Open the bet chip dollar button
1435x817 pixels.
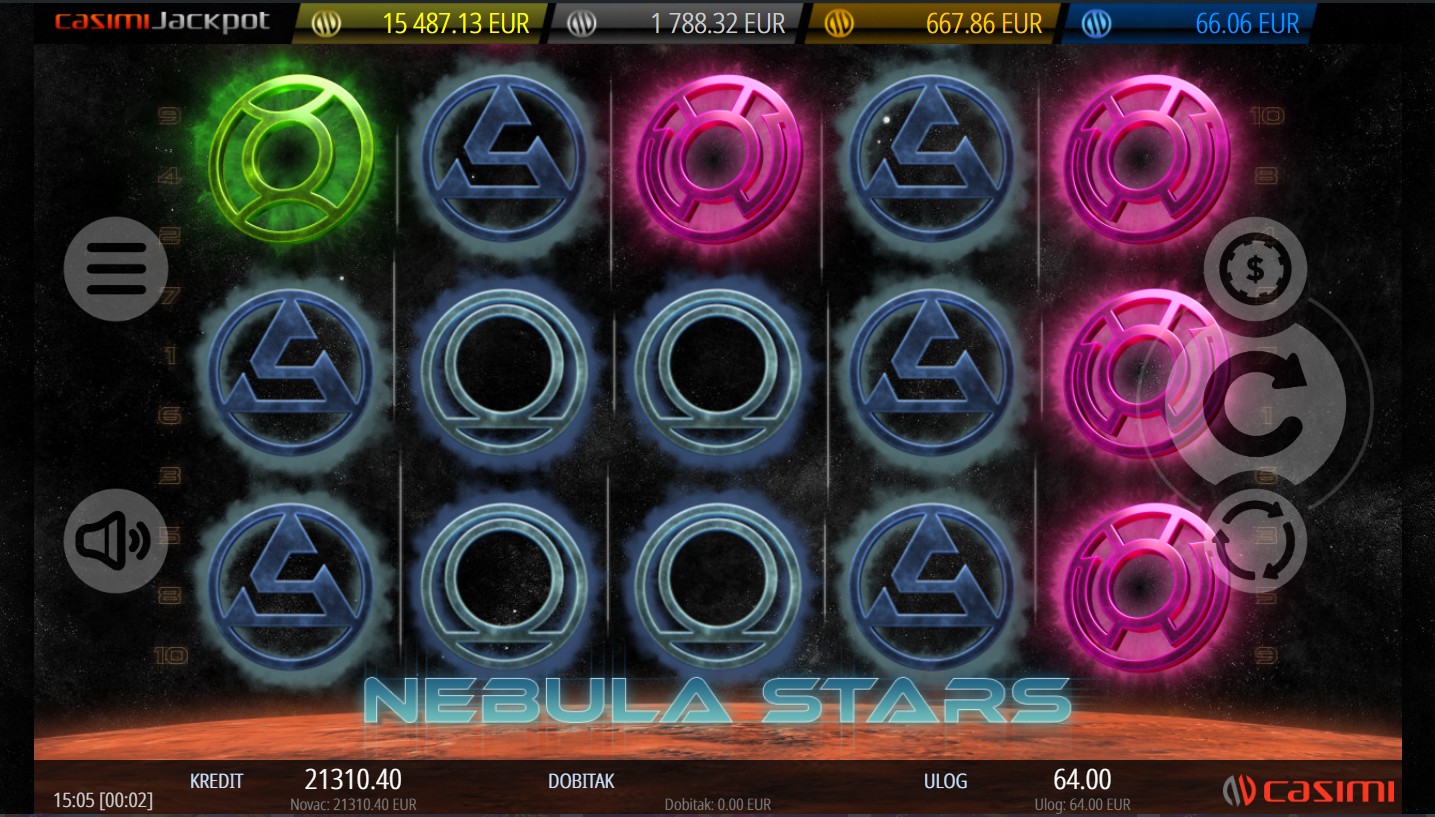pyautogui.click(x=1255, y=268)
